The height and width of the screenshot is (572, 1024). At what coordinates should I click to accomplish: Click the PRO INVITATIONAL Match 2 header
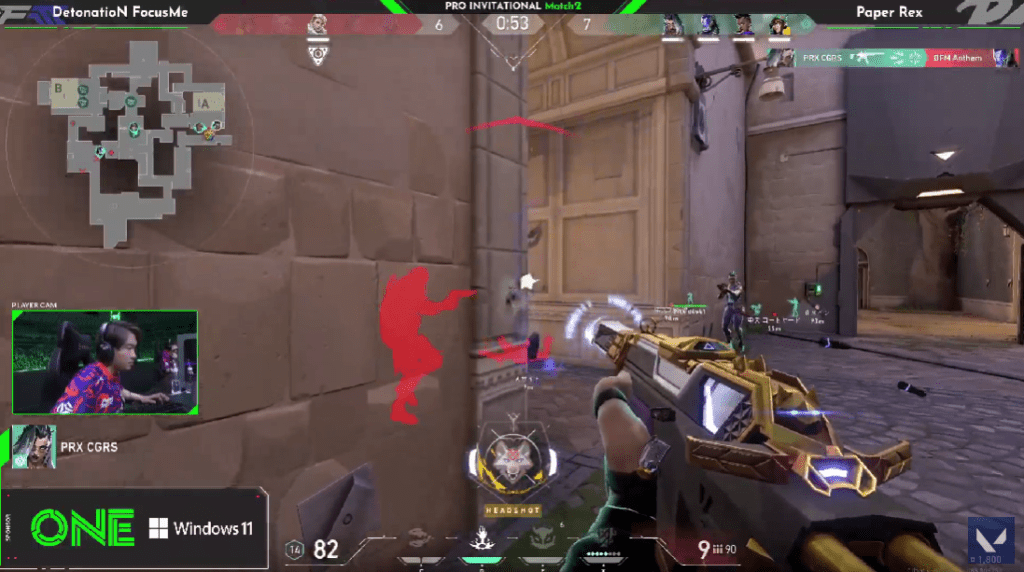[x=512, y=6]
